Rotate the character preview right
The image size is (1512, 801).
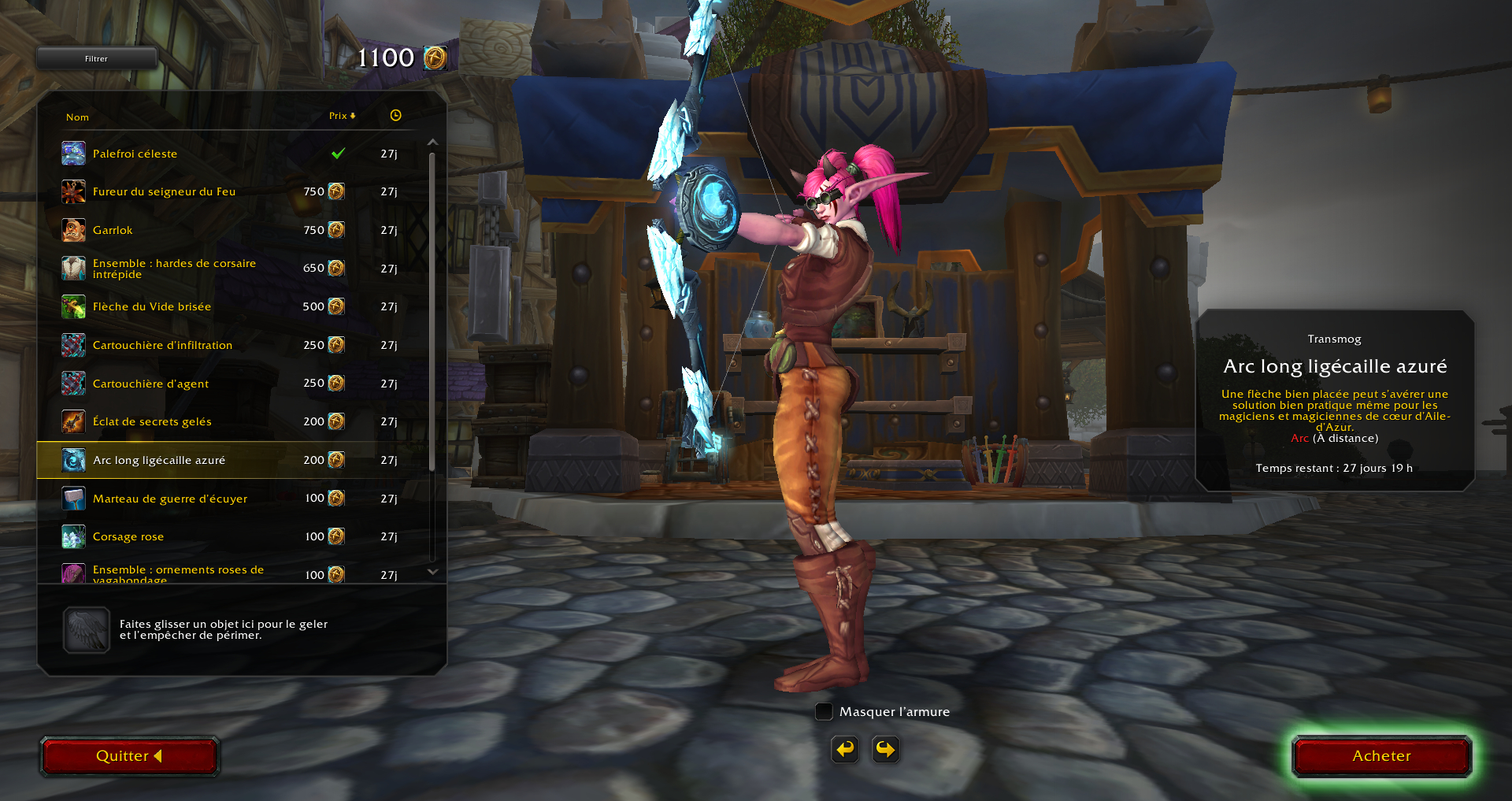point(886,749)
